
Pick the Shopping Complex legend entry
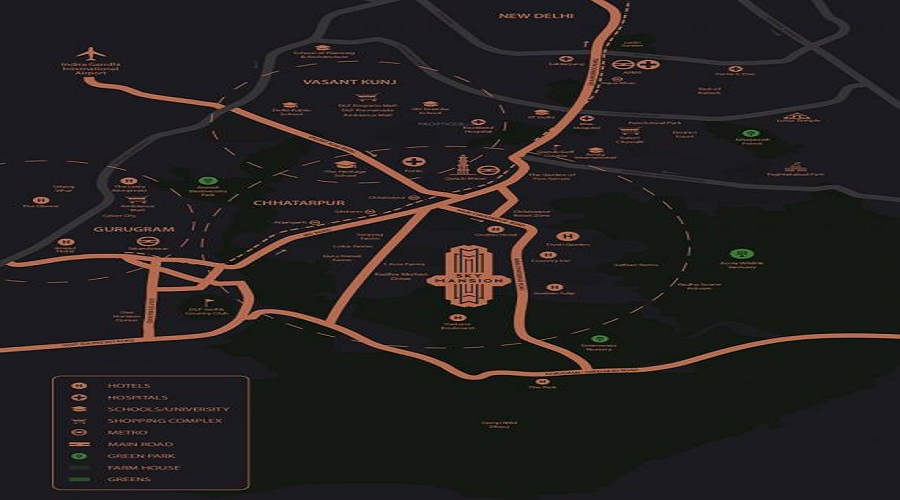click(x=79, y=420)
